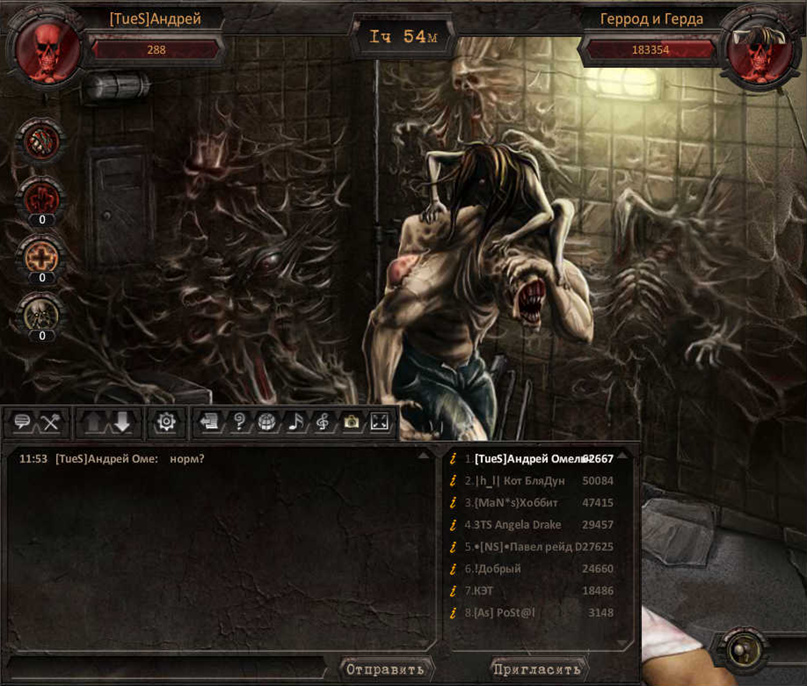The width and height of the screenshot is (807, 686).
Task: Open the speech bubble chat tab
Action: [x=22, y=423]
